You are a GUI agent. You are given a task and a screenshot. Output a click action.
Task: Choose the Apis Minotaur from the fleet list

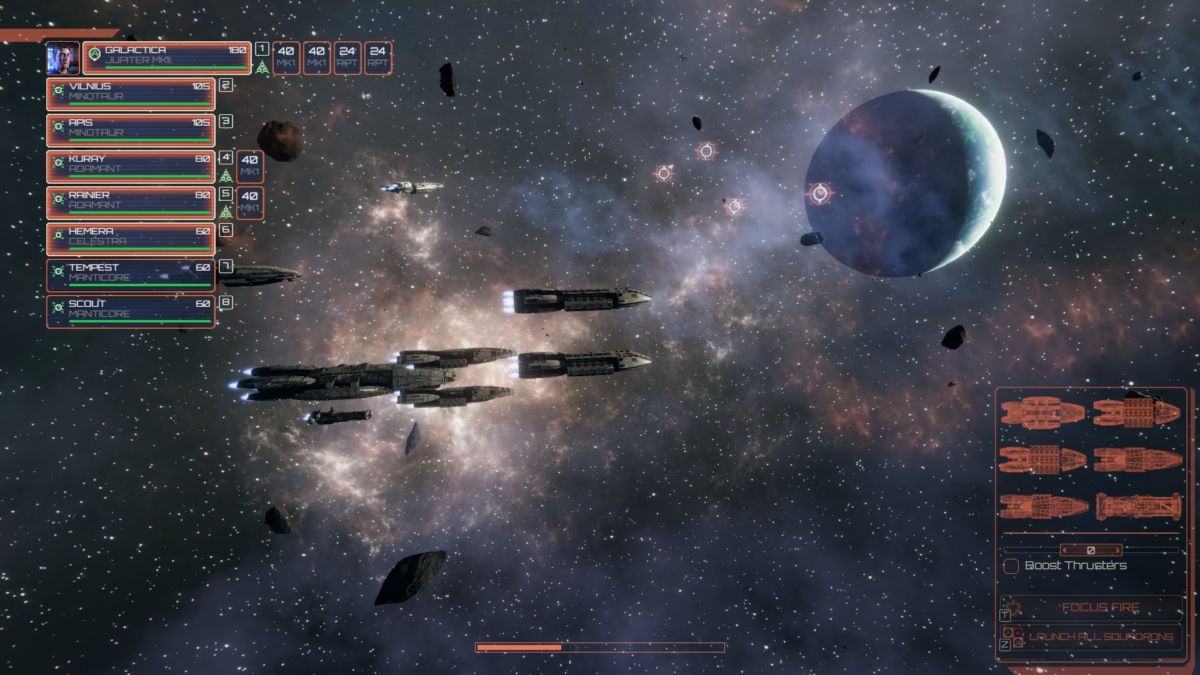tap(130, 130)
